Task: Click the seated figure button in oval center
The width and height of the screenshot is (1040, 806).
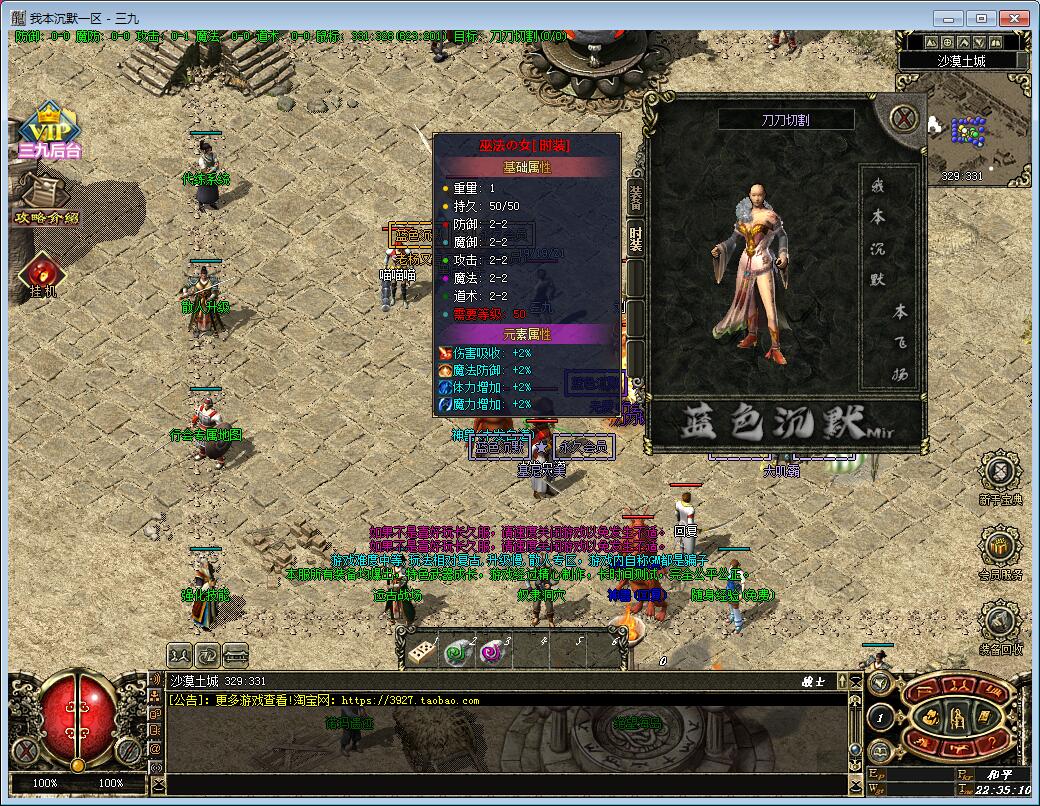Action: point(956,717)
